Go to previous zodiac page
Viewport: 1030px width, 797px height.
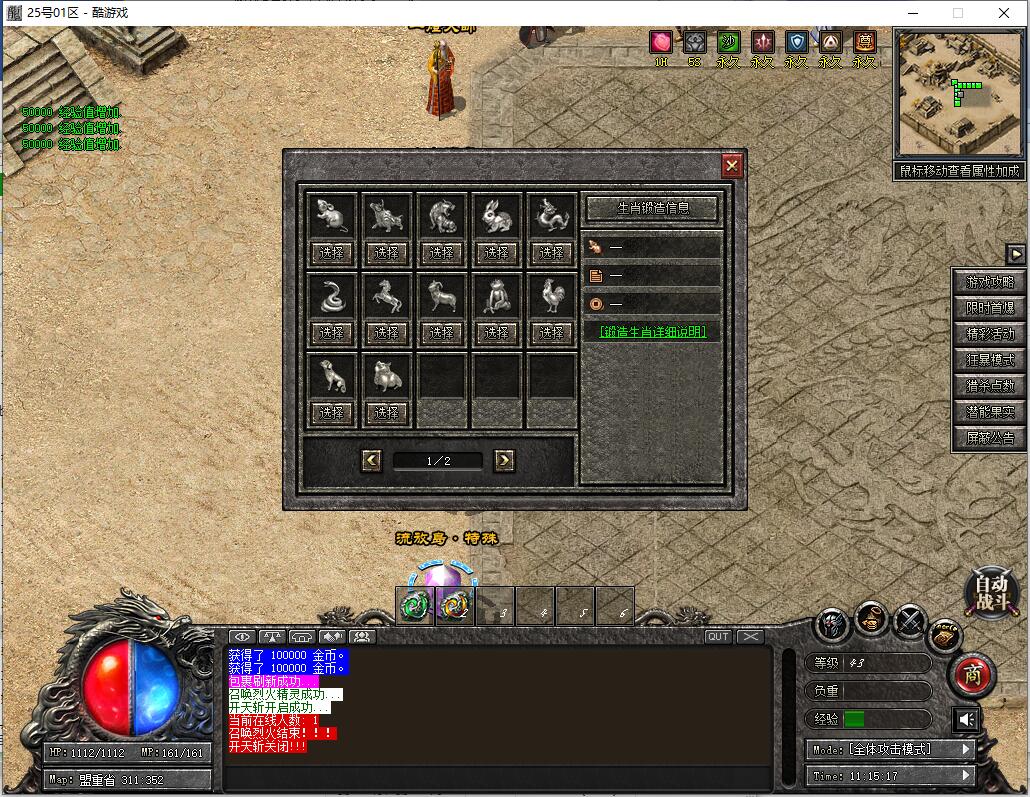click(372, 460)
